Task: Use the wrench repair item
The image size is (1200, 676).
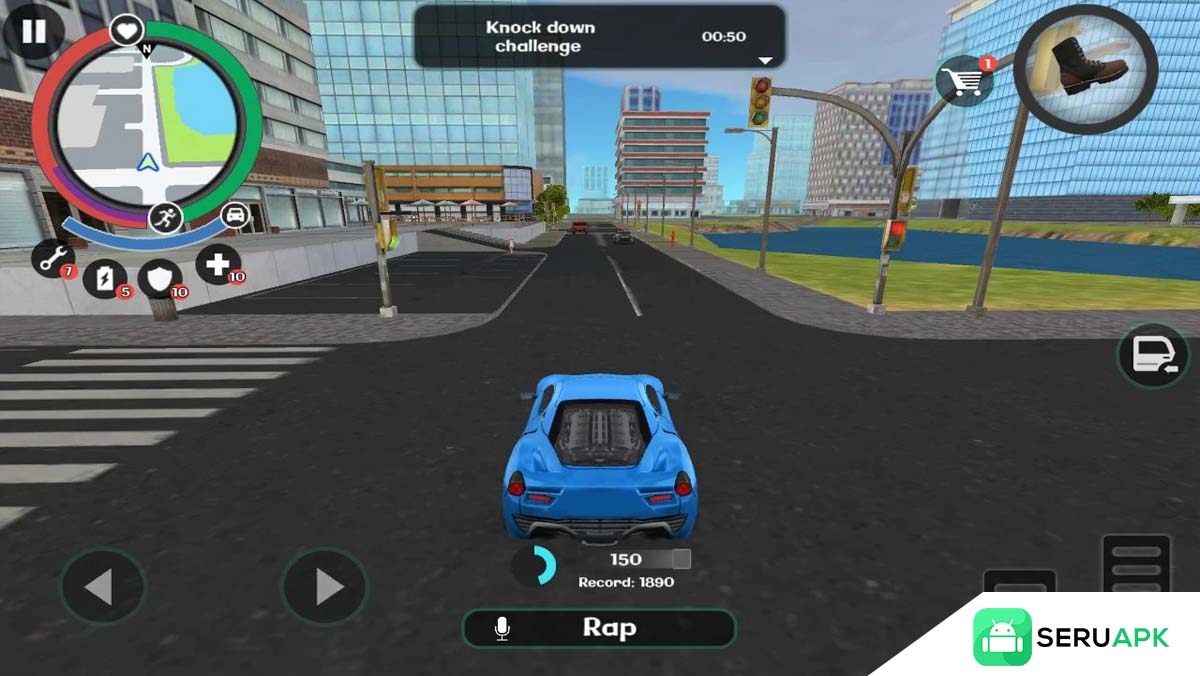Action: pos(53,257)
